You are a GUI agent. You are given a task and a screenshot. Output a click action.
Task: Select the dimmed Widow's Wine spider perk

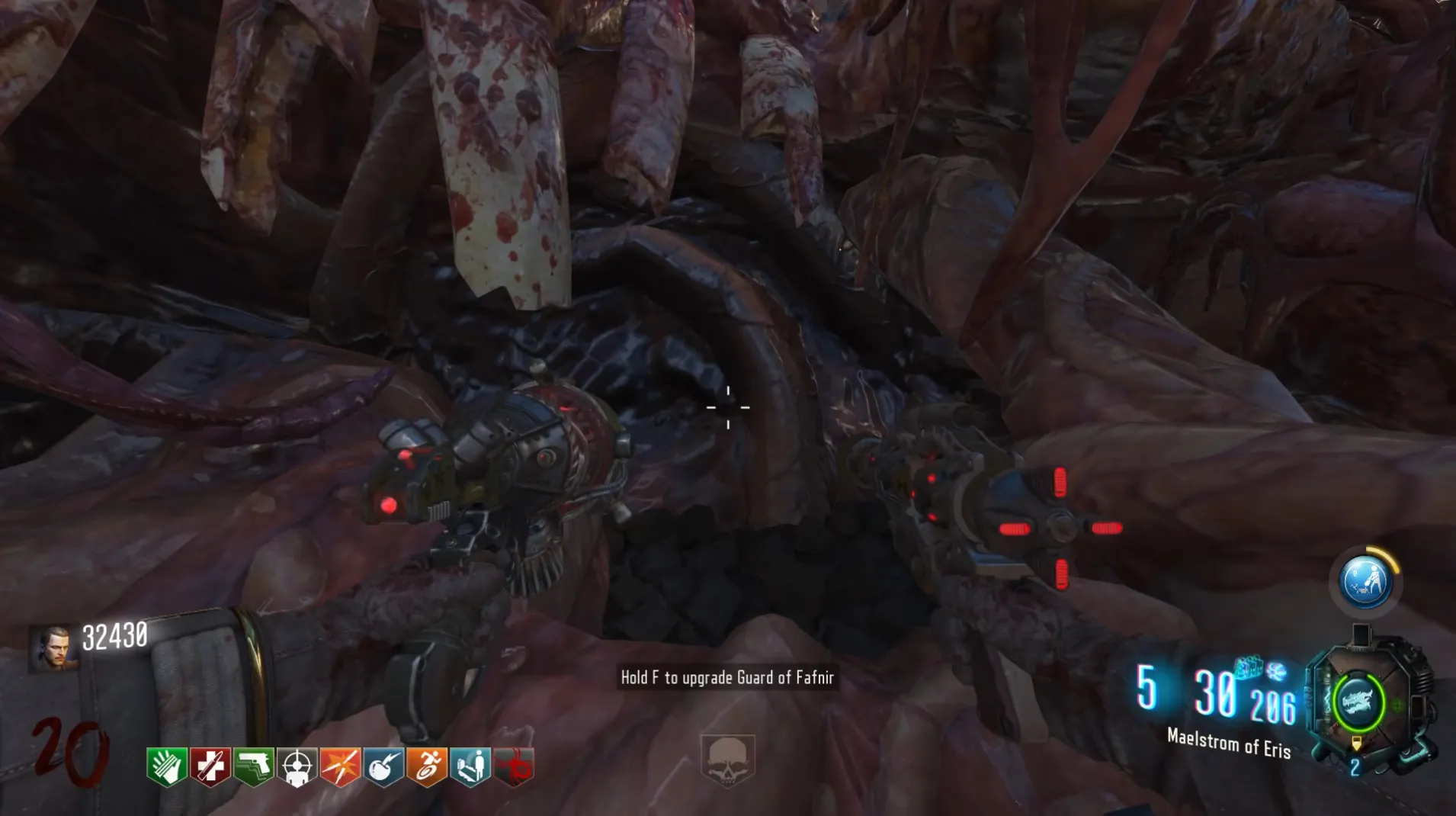click(x=515, y=766)
